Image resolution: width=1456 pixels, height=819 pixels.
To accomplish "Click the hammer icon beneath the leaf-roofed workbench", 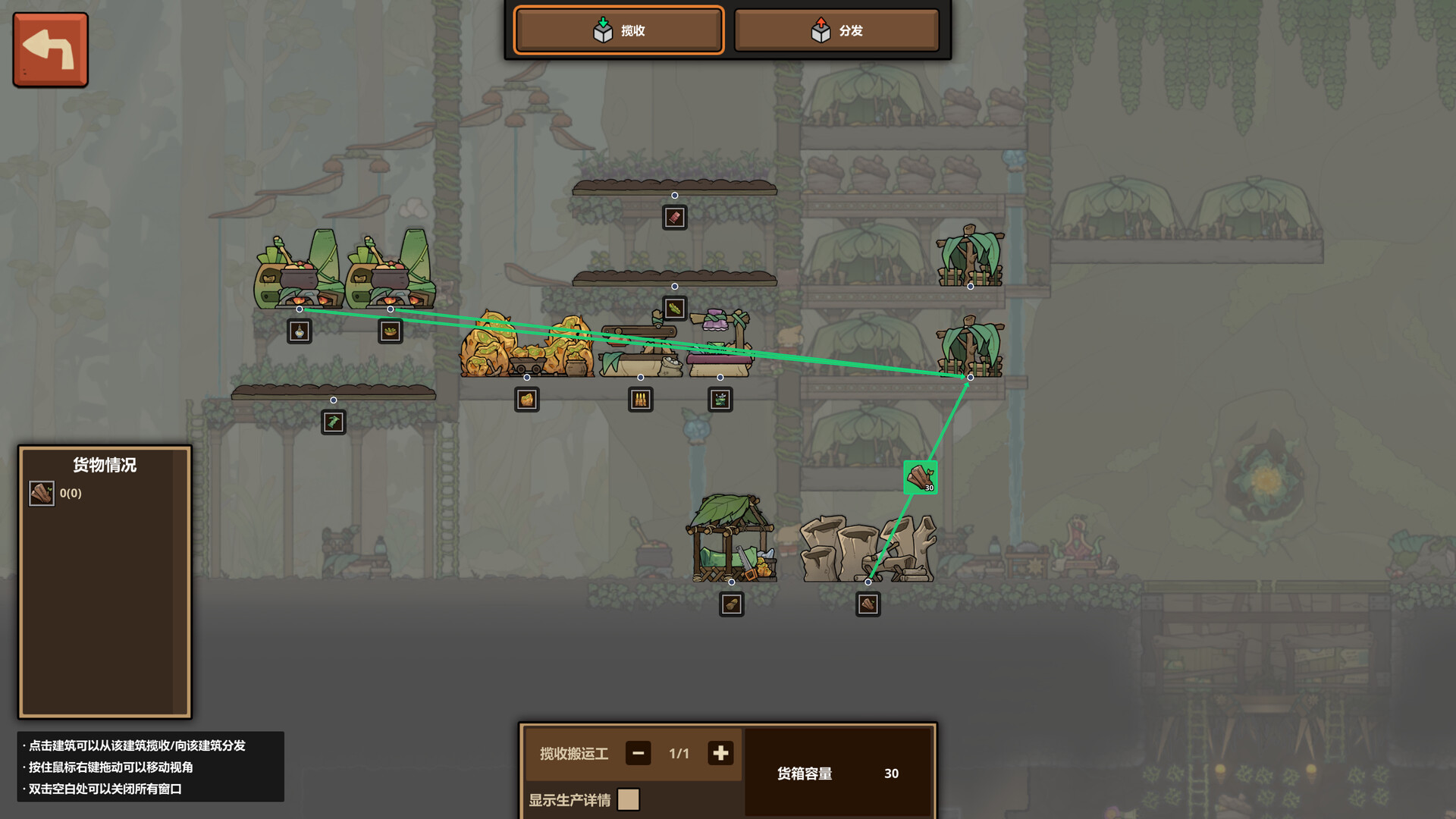I will coord(730,604).
